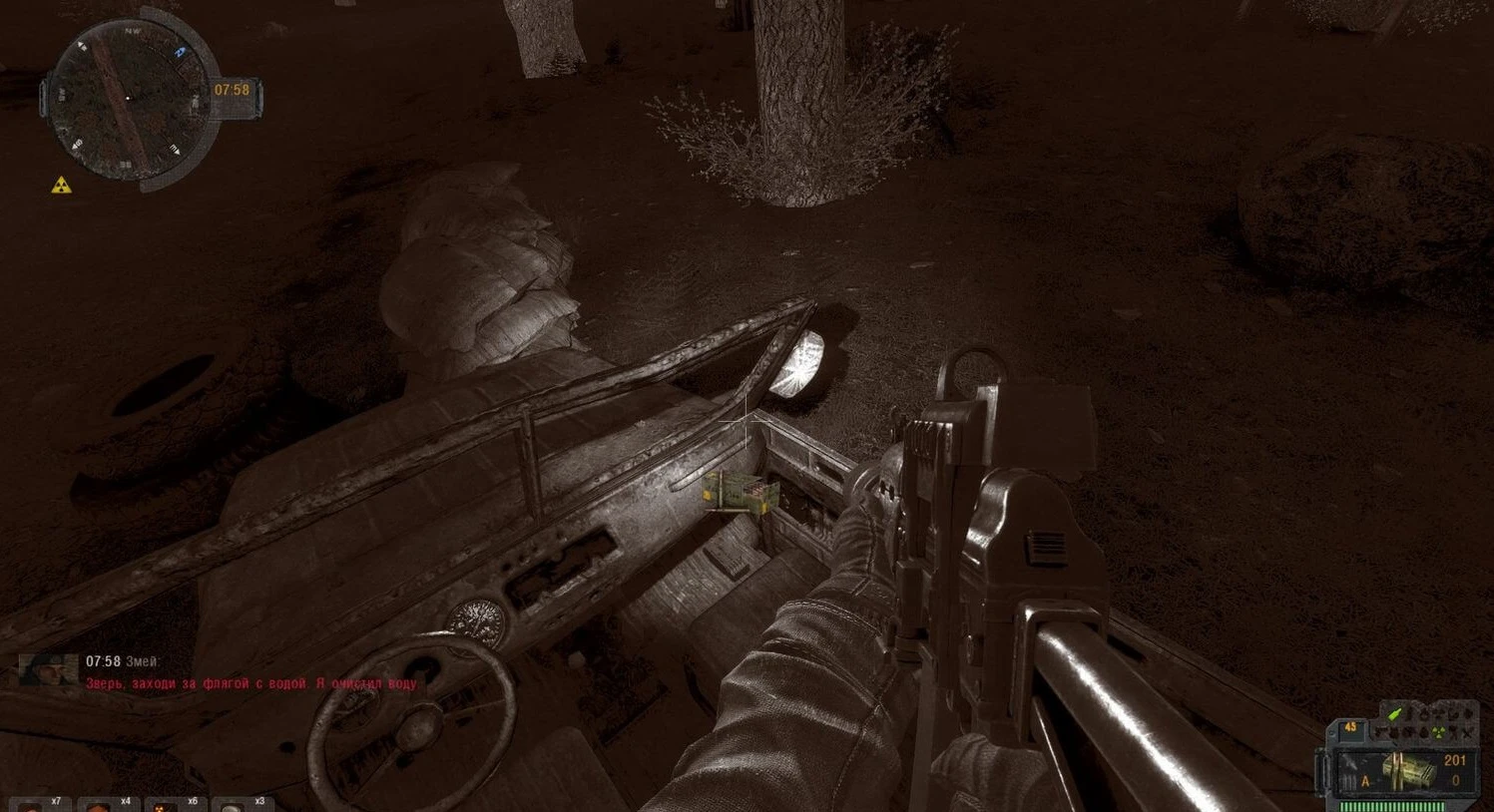Click the green radiation trefoil status icon
Screen dimensions: 1494x812
(1438, 733)
